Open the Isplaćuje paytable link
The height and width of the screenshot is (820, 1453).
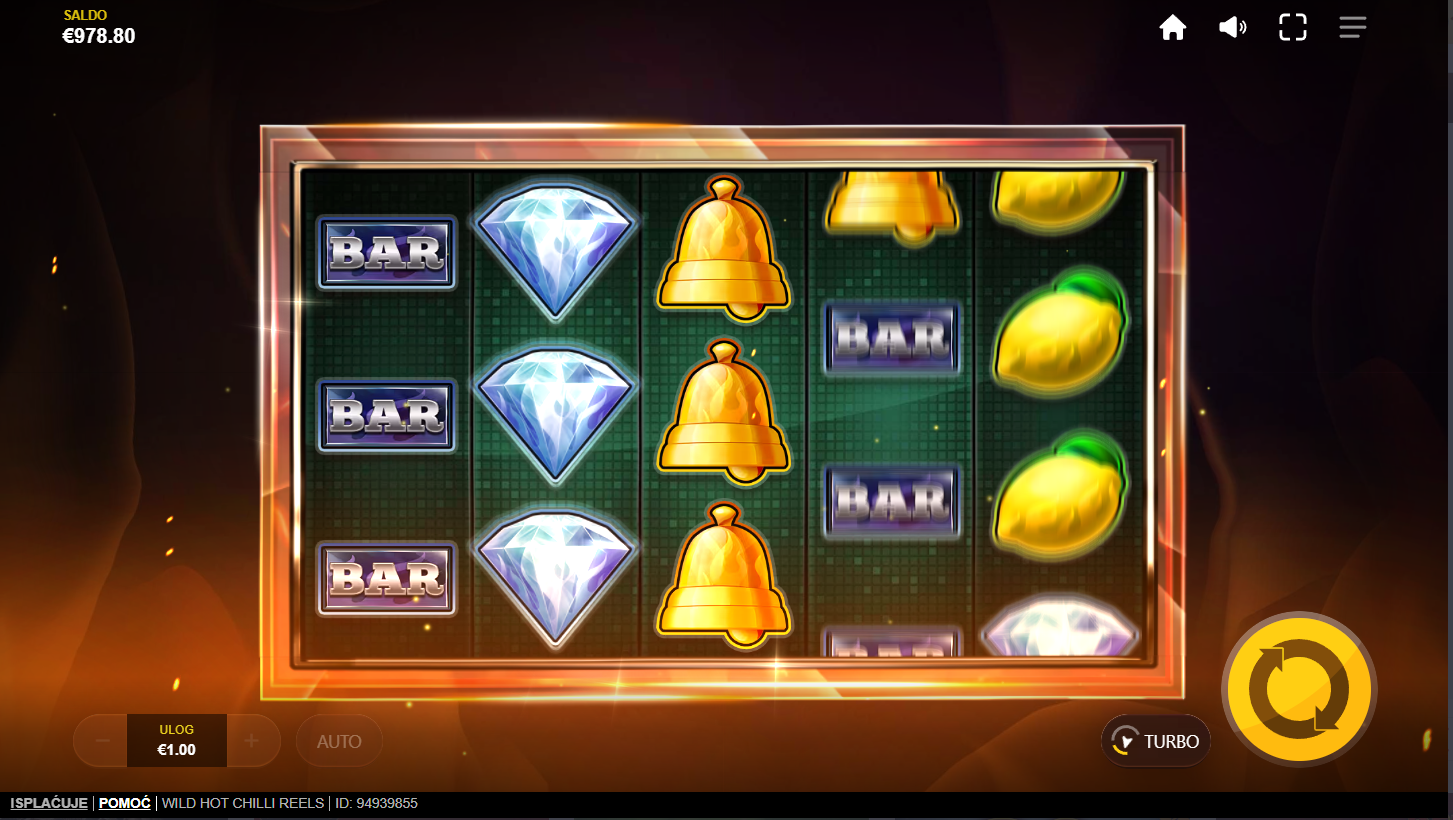(x=49, y=803)
